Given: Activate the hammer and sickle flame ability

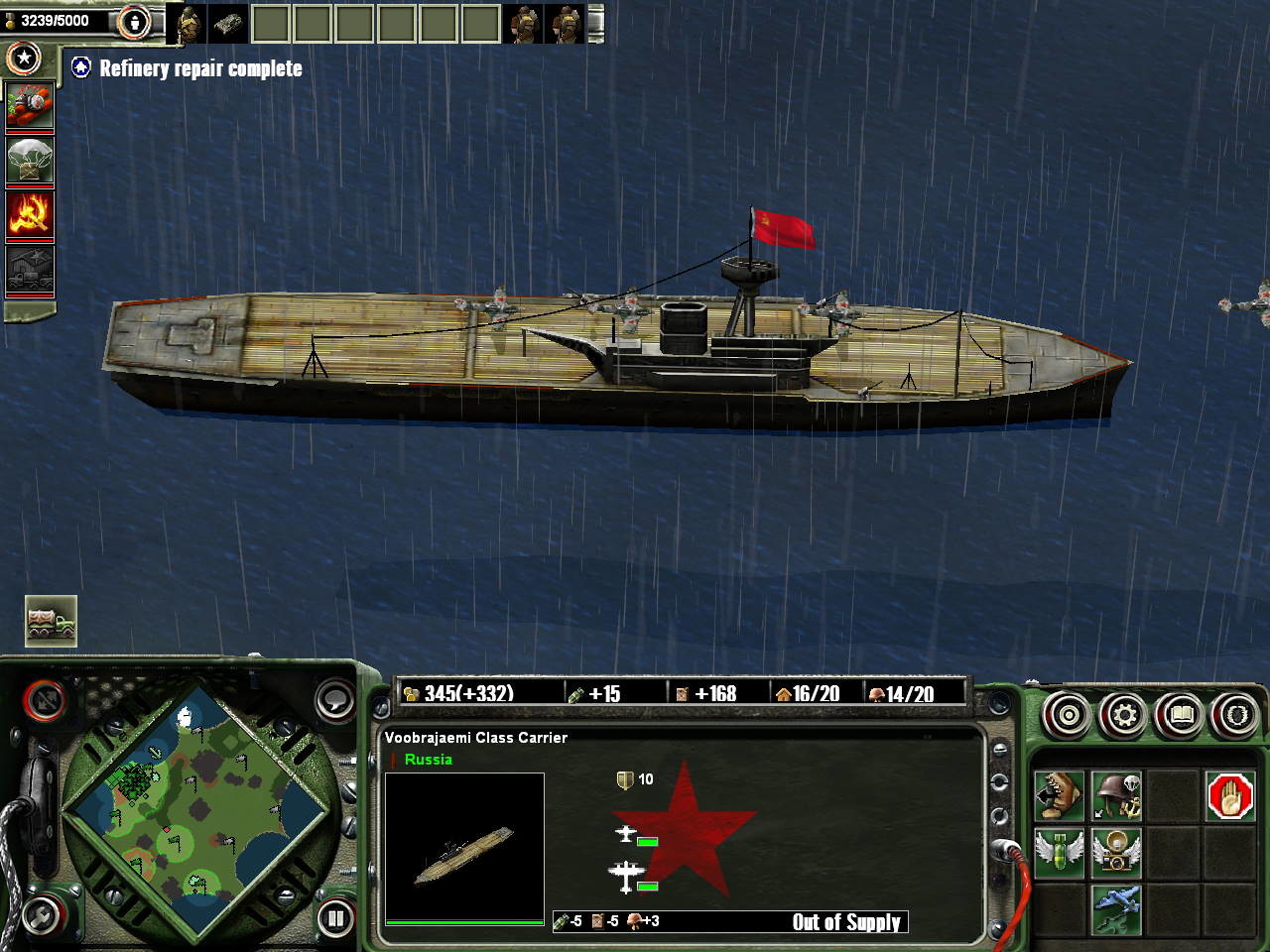Looking at the screenshot, I should click(30, 213).
